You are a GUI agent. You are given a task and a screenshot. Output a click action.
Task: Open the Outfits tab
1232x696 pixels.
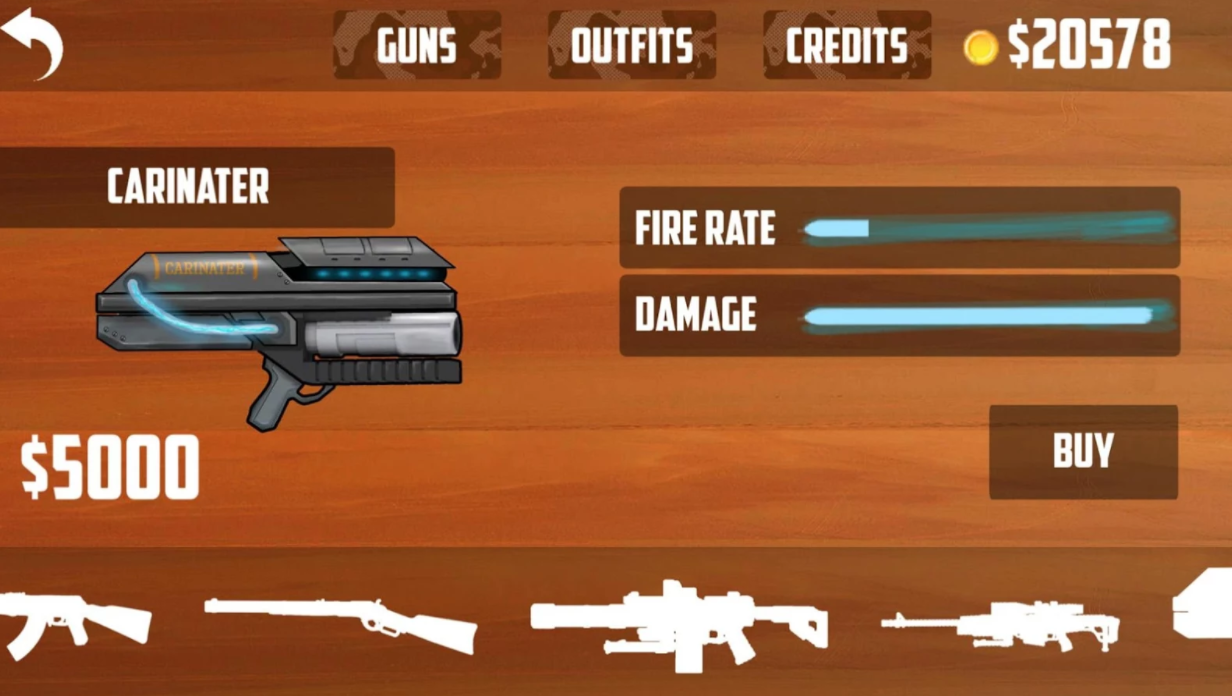pyautogui.click(x=632, y=46)
